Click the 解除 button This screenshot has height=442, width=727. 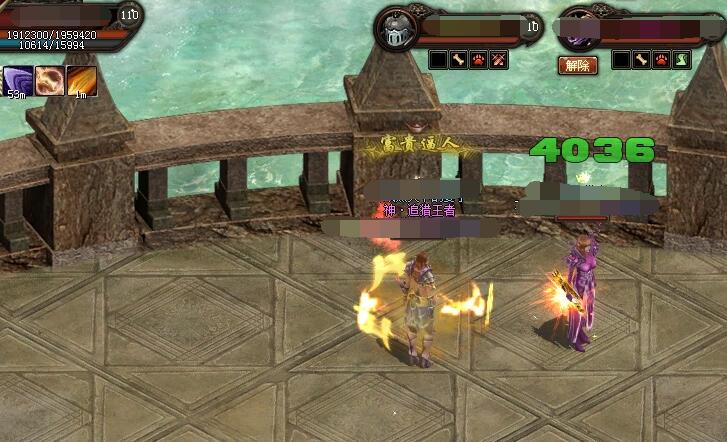(x=577, y=65)
